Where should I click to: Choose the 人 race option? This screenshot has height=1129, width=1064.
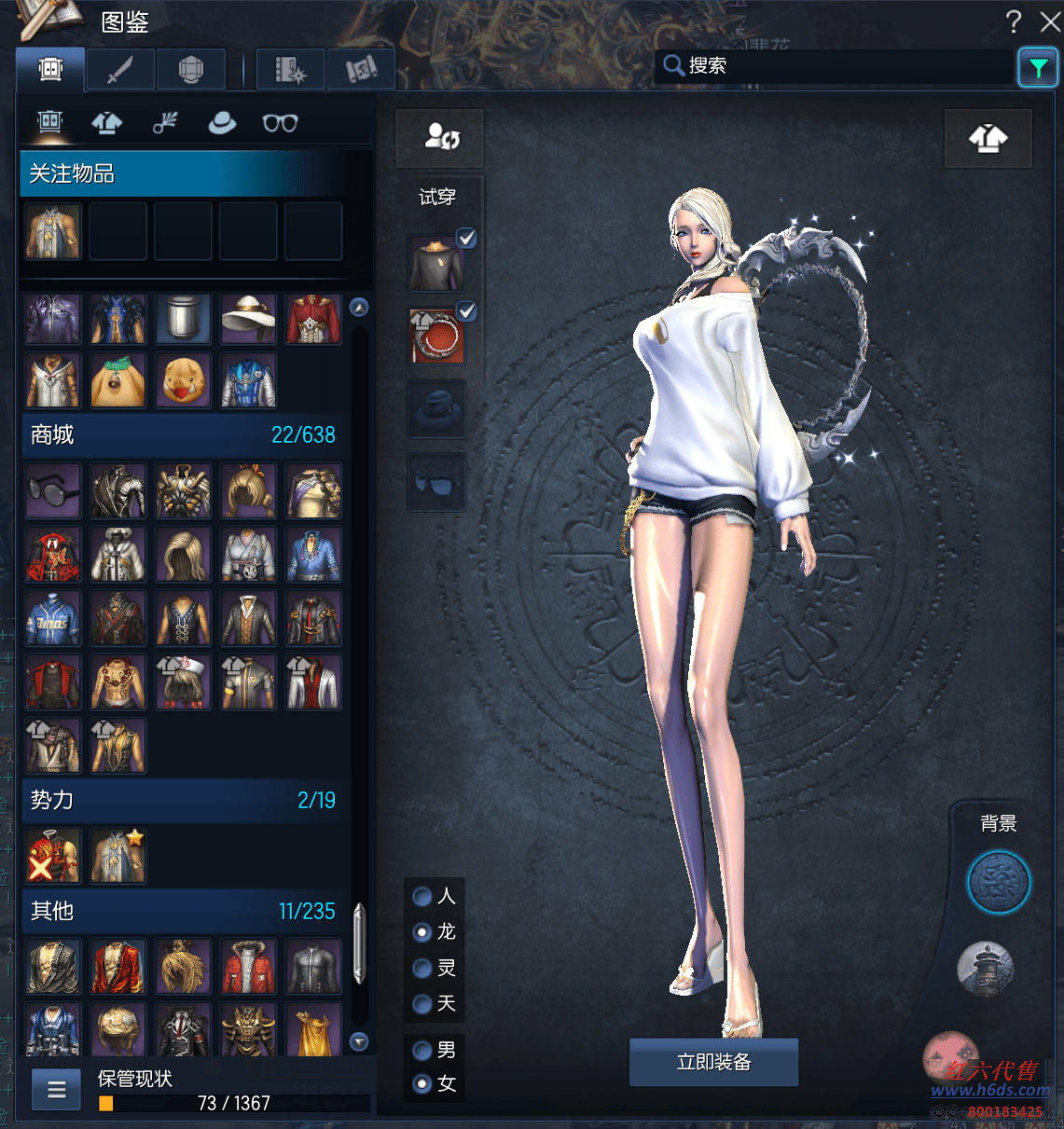click(422, 897)
